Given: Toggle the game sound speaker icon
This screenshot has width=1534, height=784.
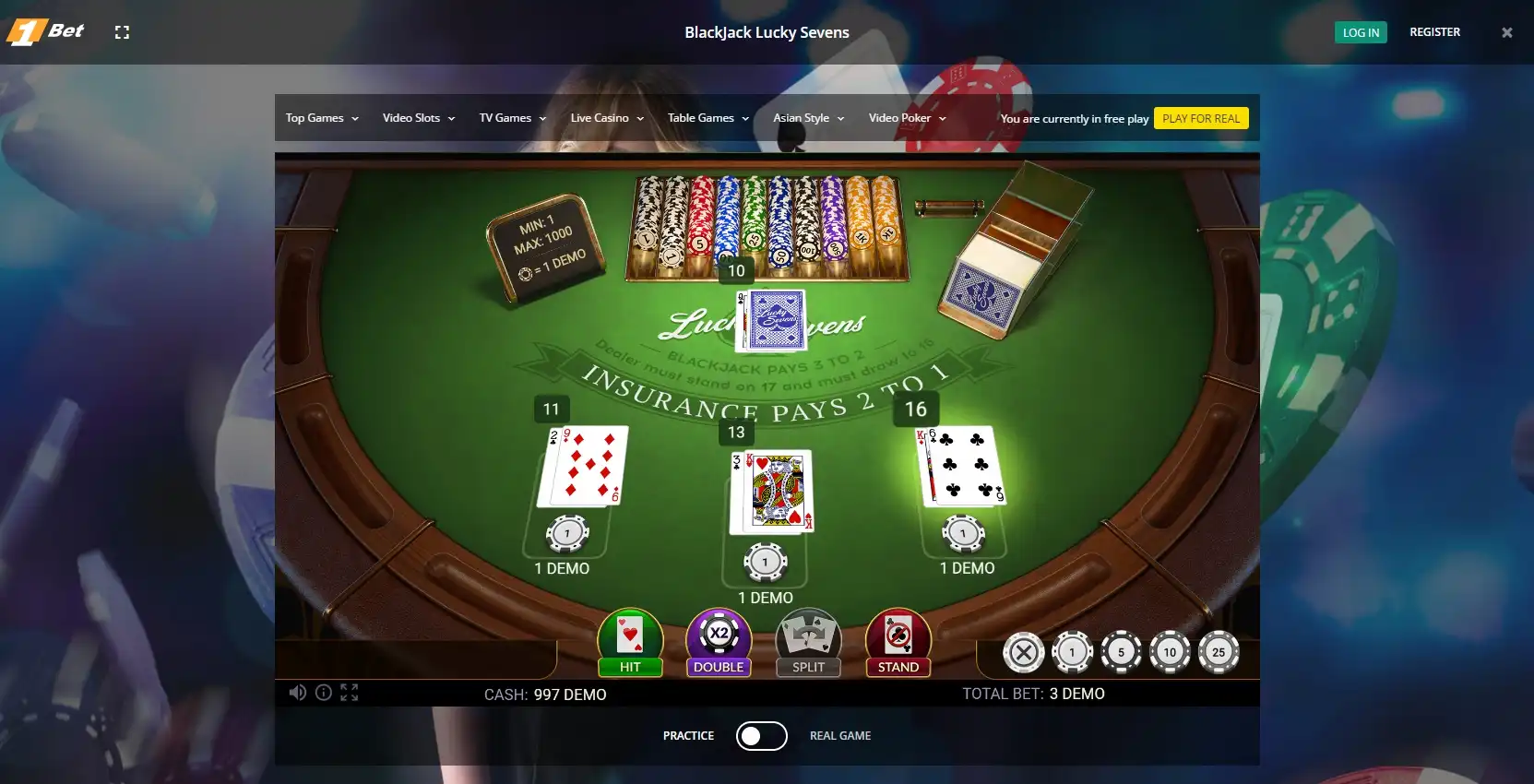Looking at the screenshot, I should [x=297, y=693].
